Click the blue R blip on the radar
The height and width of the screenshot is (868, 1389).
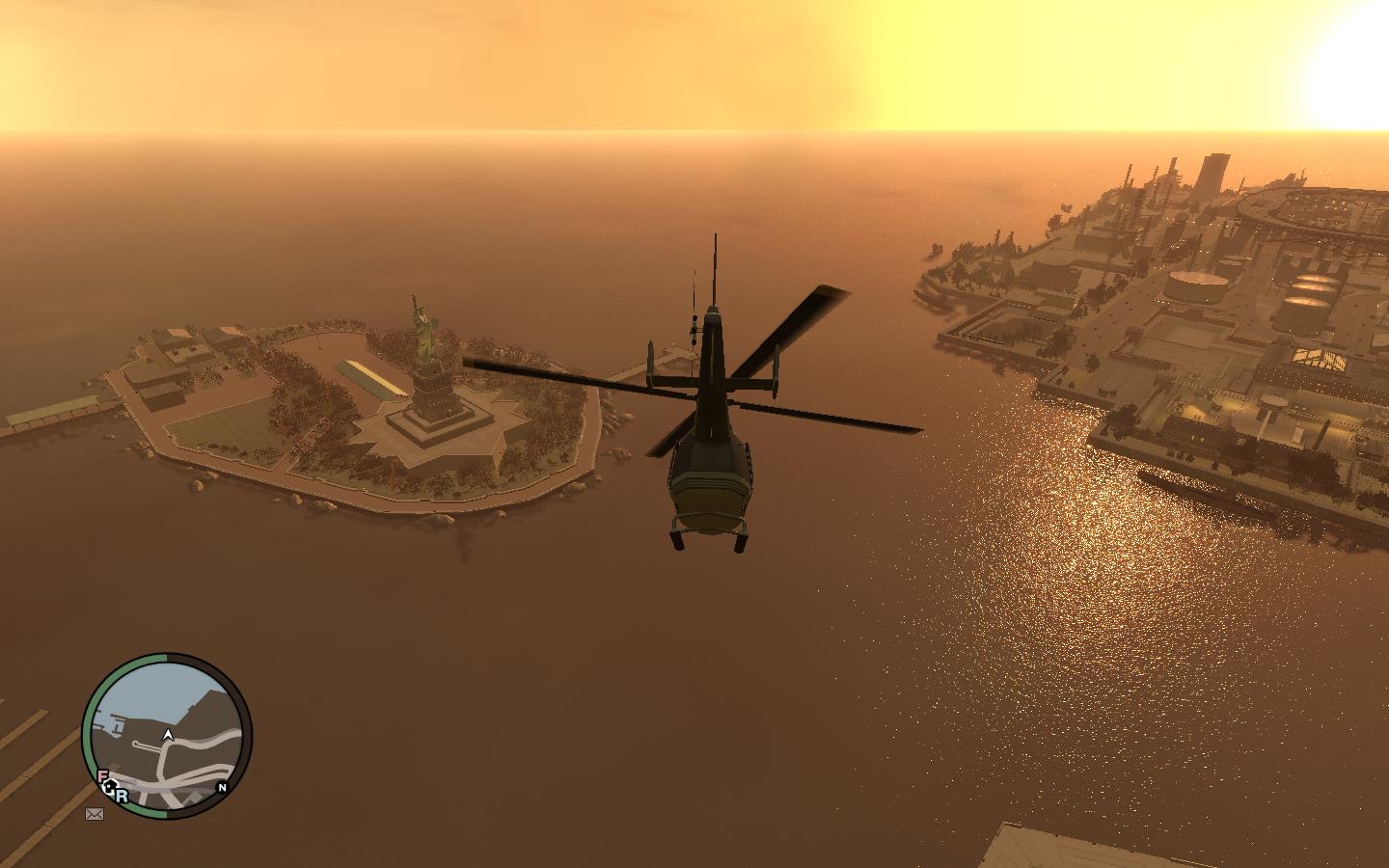coord(123,797)
